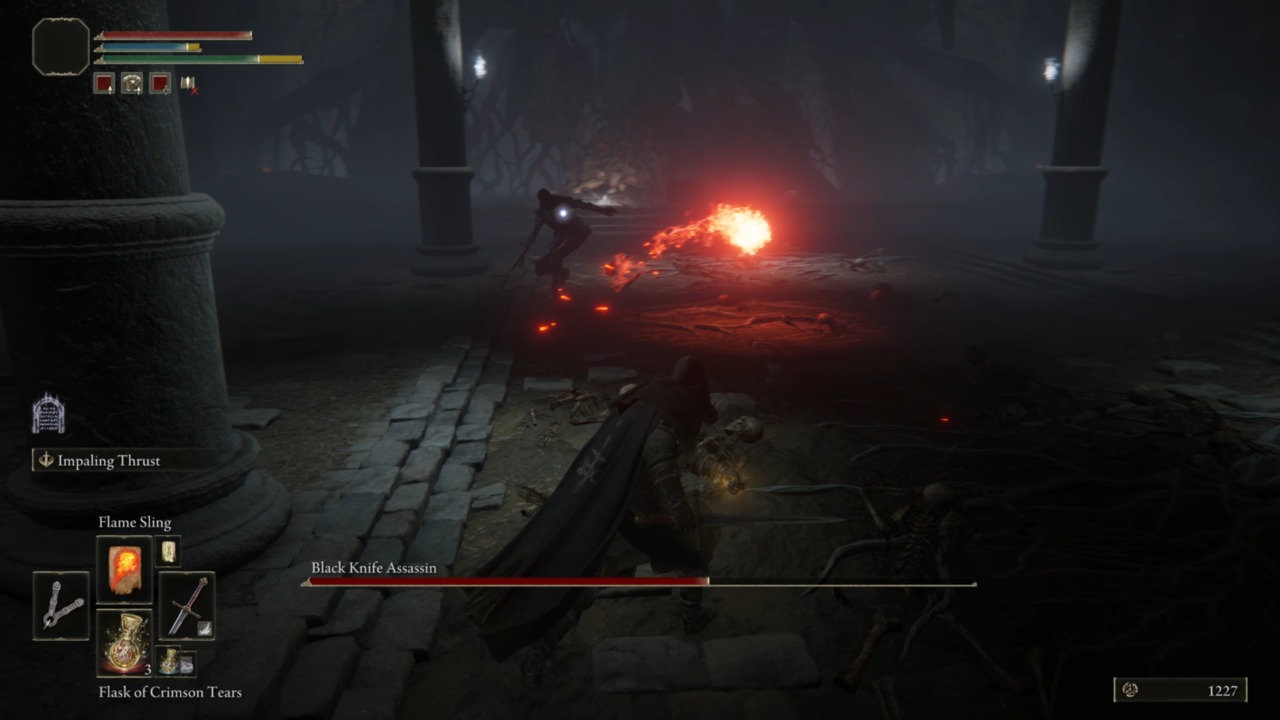Select the Flame Sling spell slot
The image size is (1280, 720).
(125, 570)
